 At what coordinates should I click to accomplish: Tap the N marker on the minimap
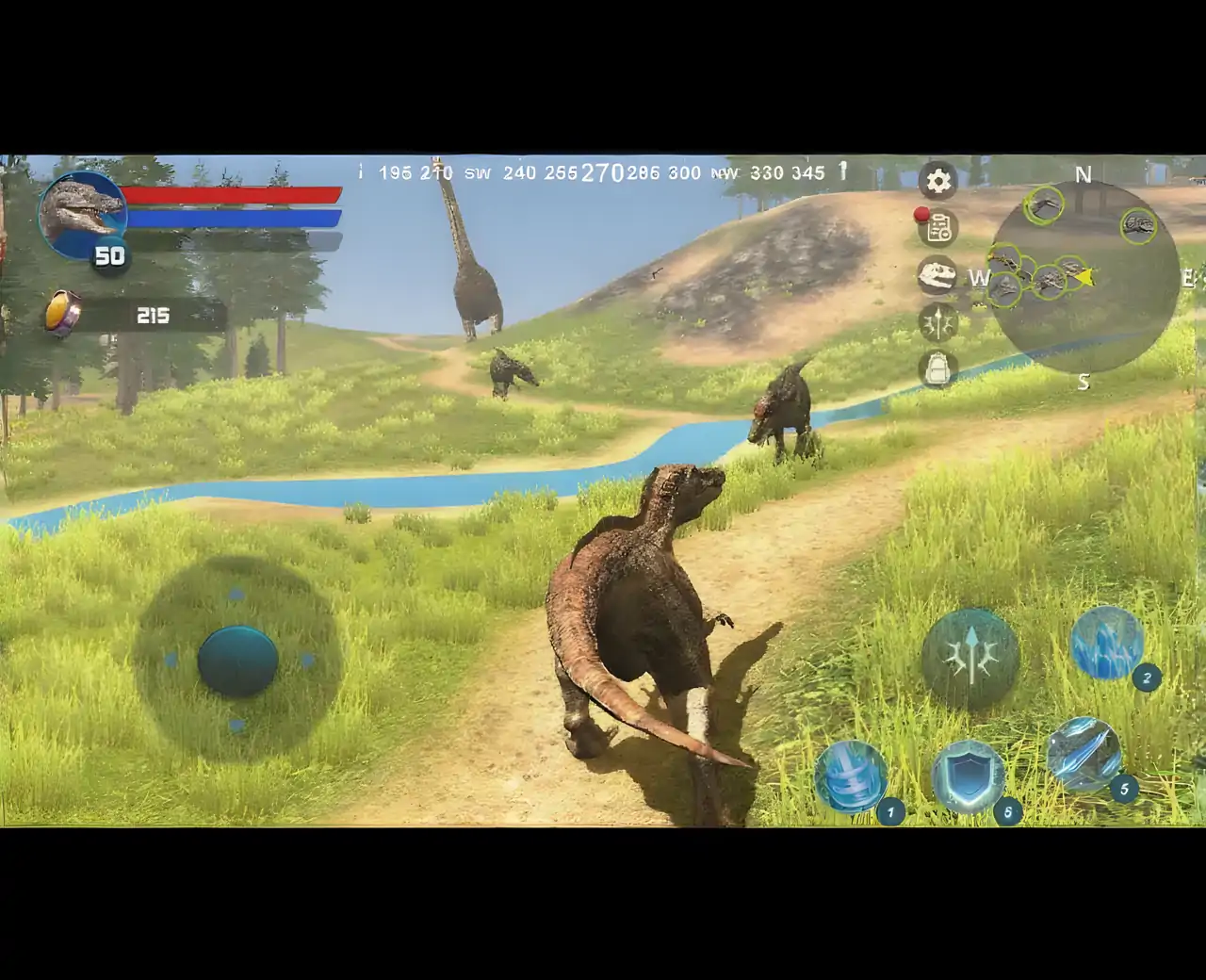click(1082, 175)
